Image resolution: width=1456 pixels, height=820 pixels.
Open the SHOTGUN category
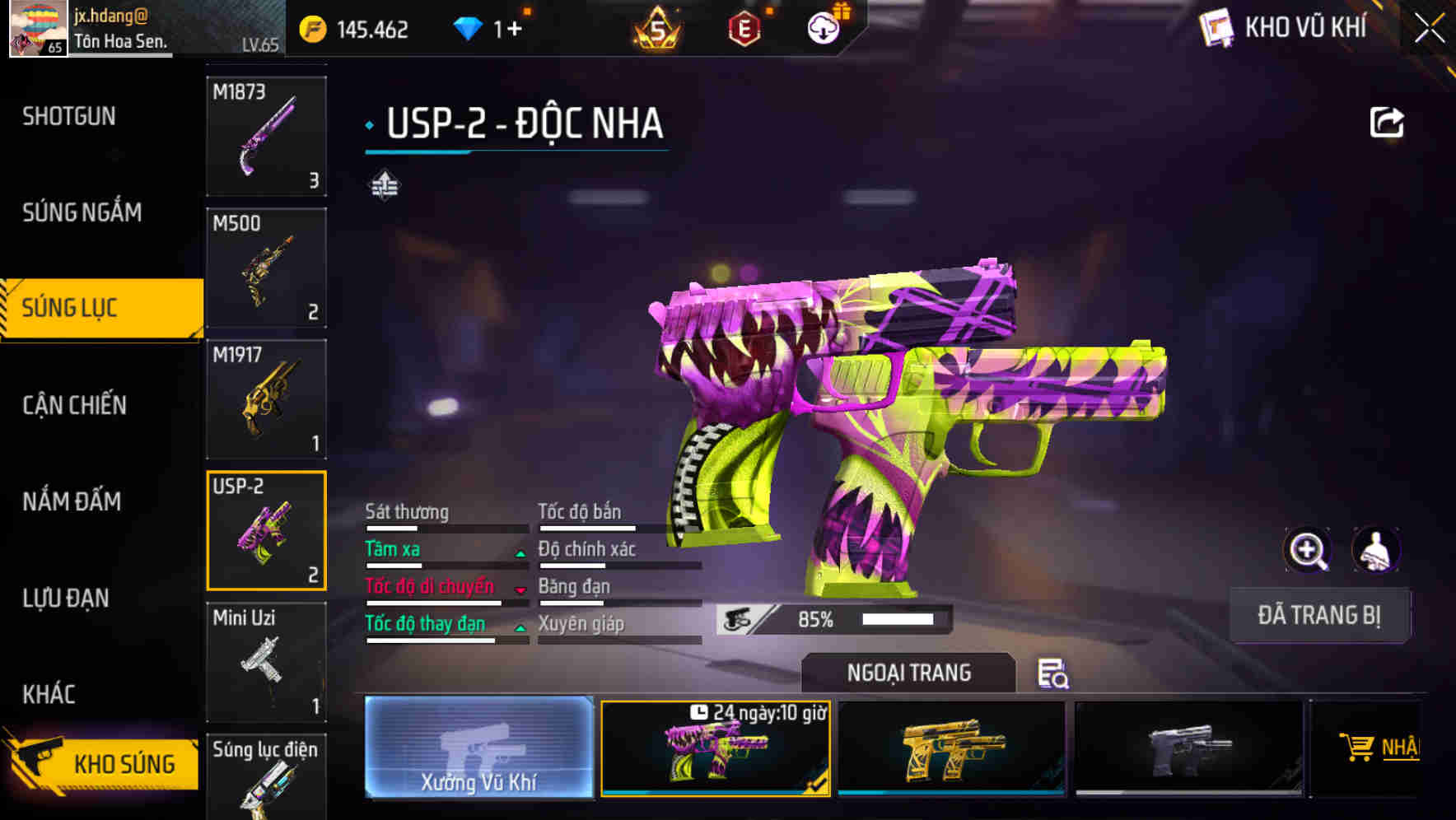coord(68,116)
